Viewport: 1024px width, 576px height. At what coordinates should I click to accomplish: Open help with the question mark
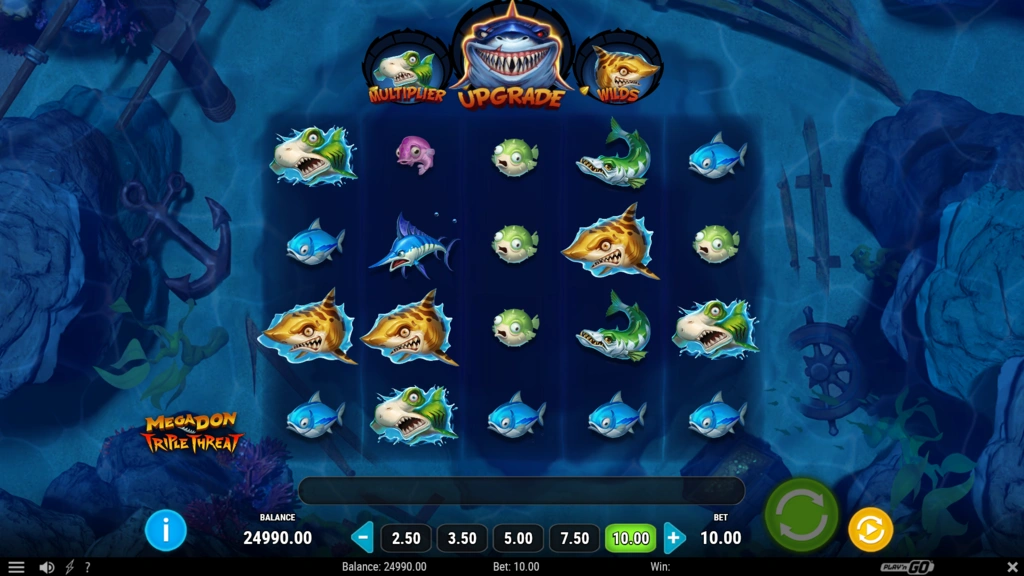point(87,567)
